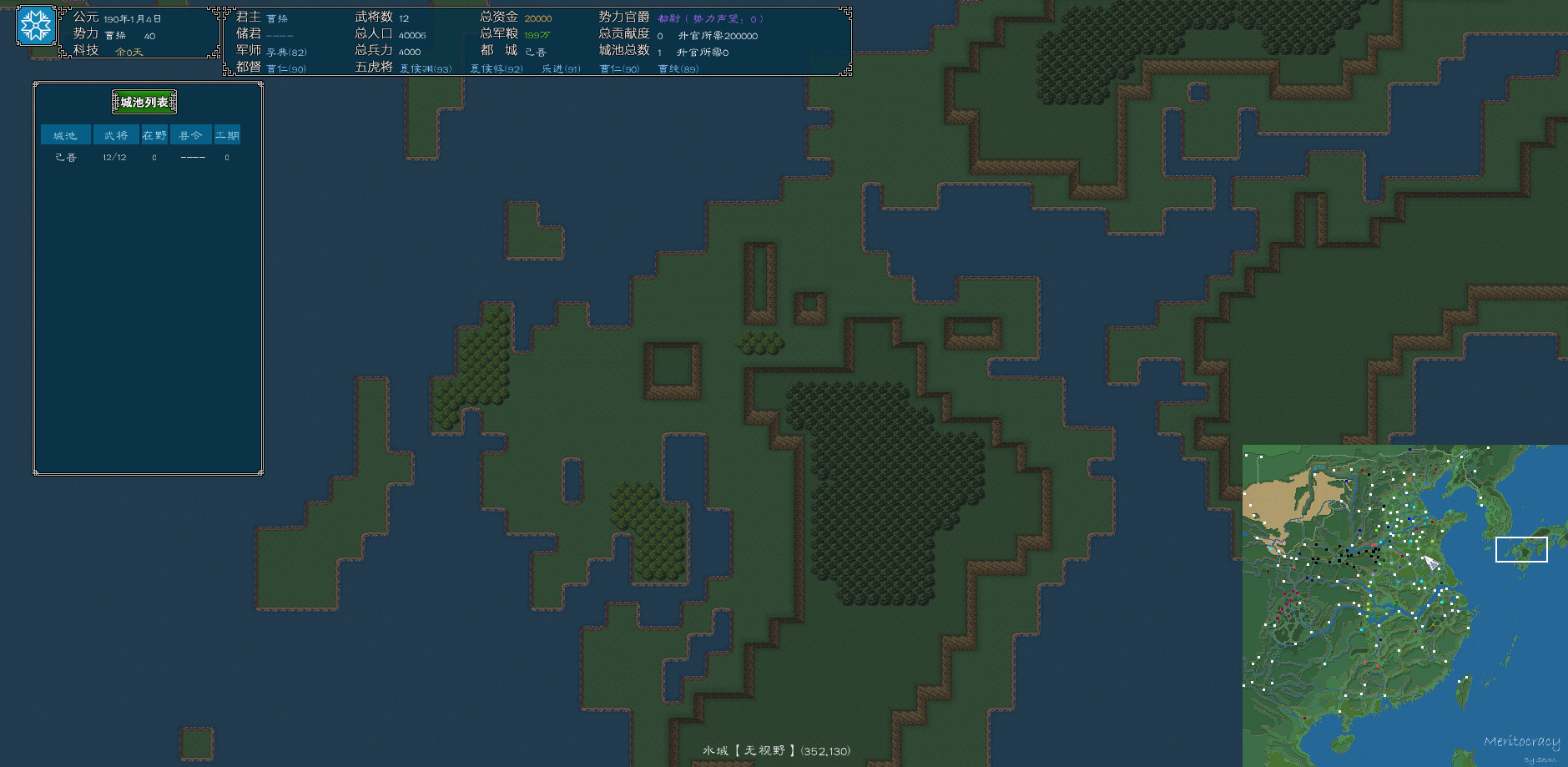Screen dimensions: 1568x767
Task: Open the 己吾 city entry in the city list
Action: (x=64, y=157)
